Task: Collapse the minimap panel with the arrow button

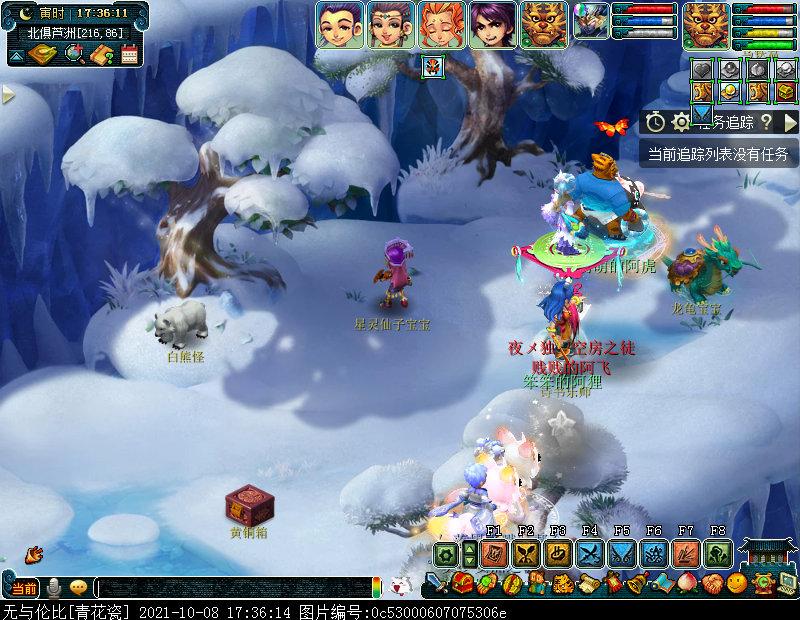Action: [15, 55]
